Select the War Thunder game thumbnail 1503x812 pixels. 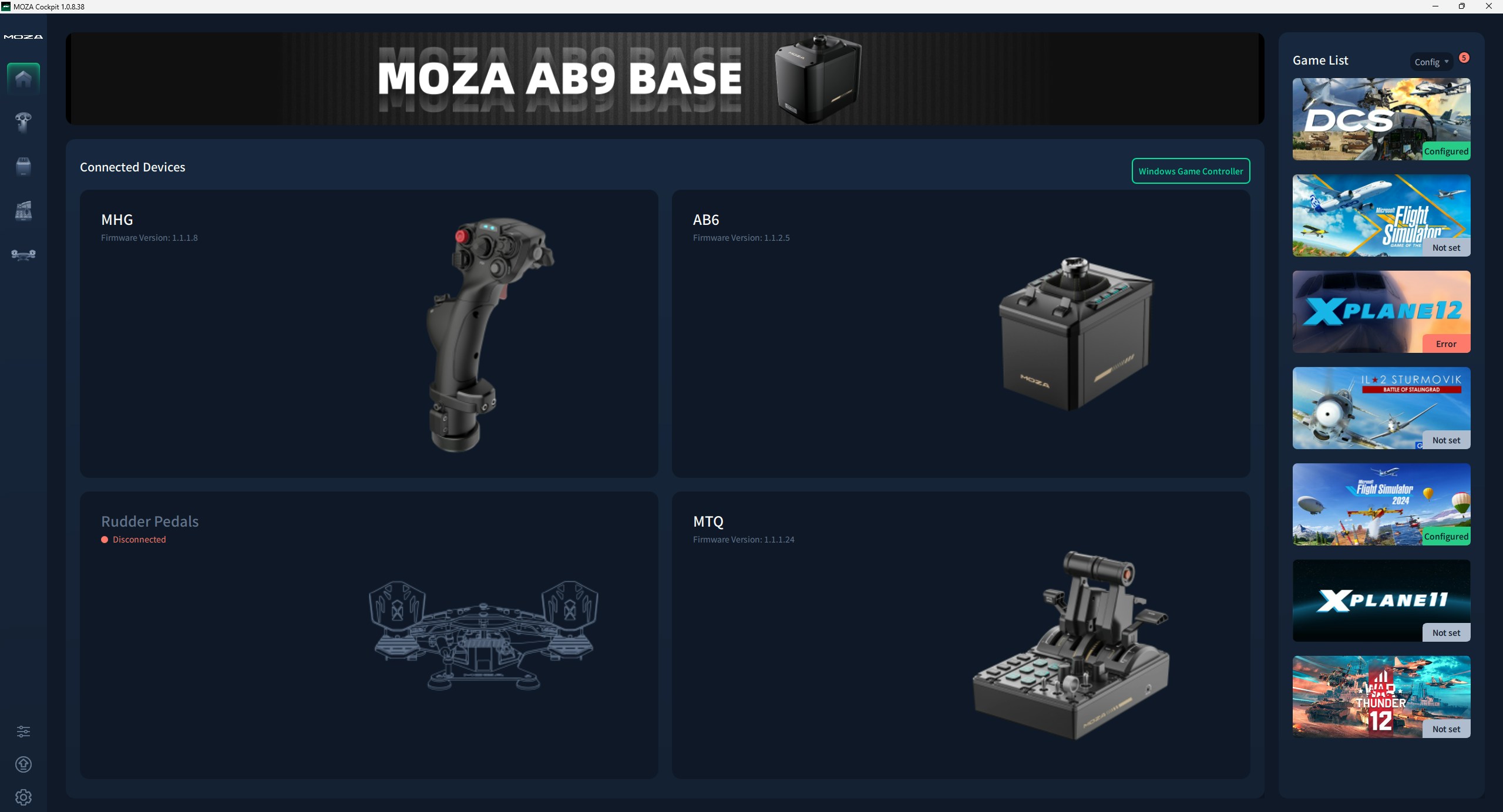point(1381,697)
